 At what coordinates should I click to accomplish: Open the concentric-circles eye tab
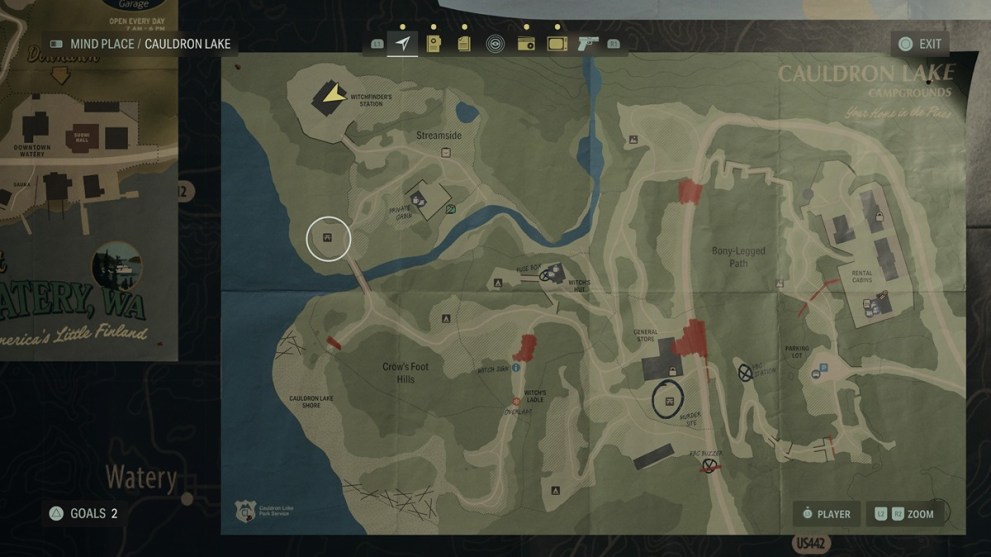click(x=494, y=44)
